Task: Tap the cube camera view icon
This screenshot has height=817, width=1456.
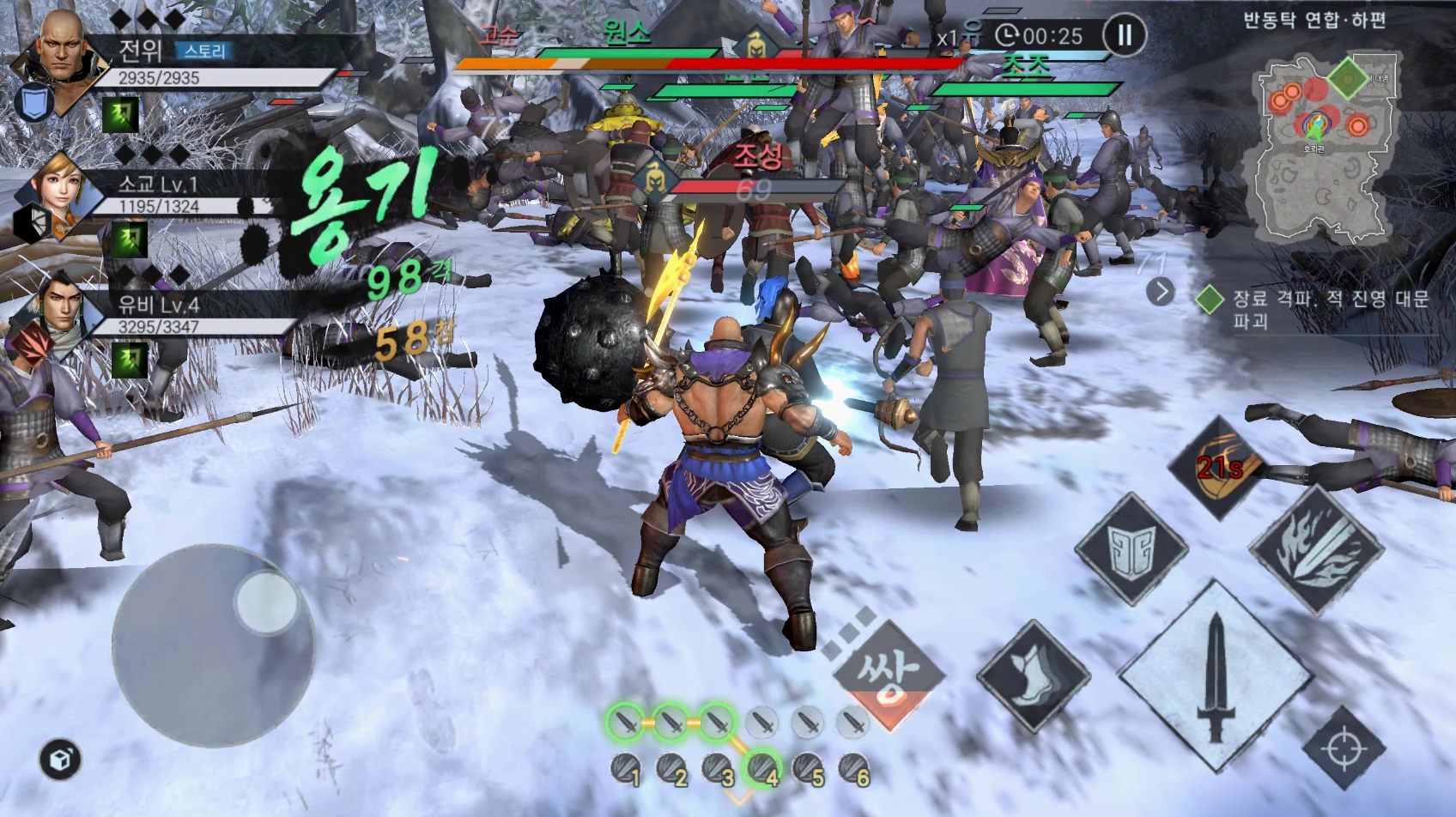Action: tap(60, 760)
